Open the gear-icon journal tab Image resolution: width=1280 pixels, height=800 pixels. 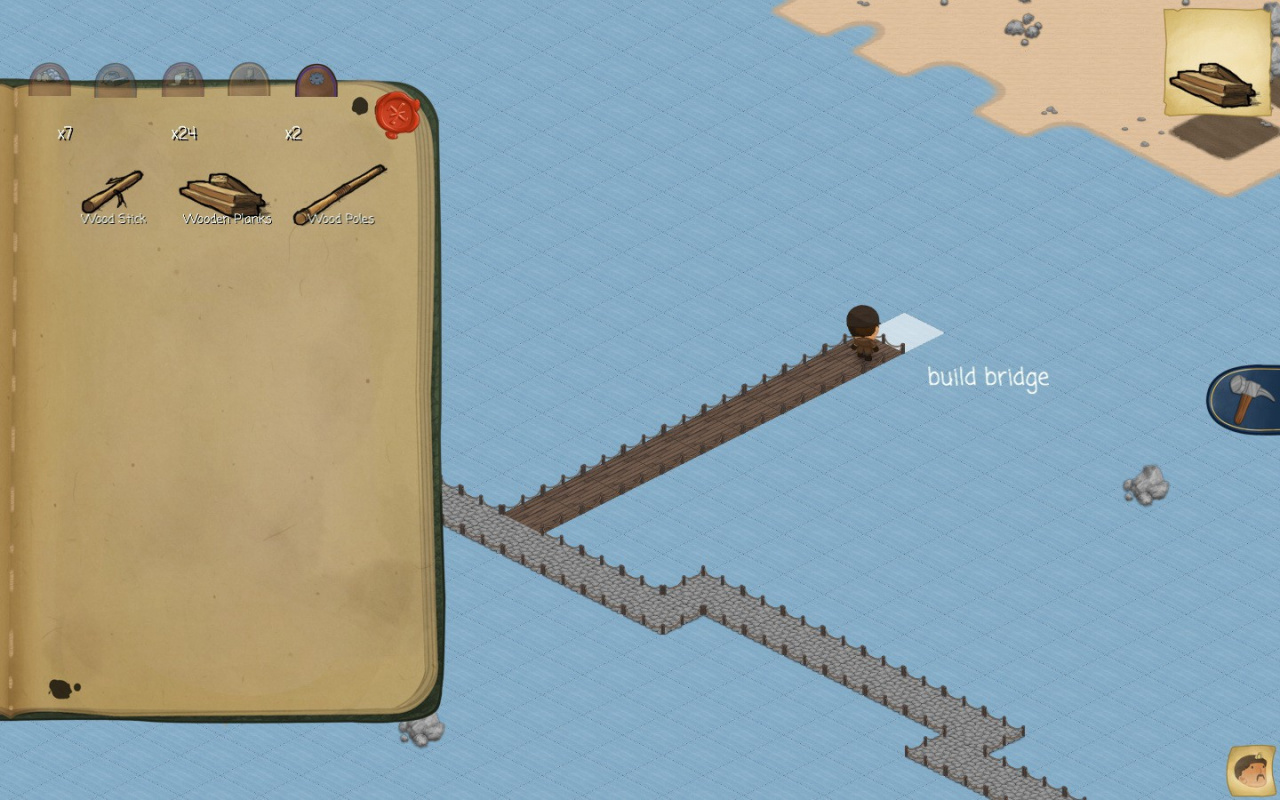click(316, 81)
